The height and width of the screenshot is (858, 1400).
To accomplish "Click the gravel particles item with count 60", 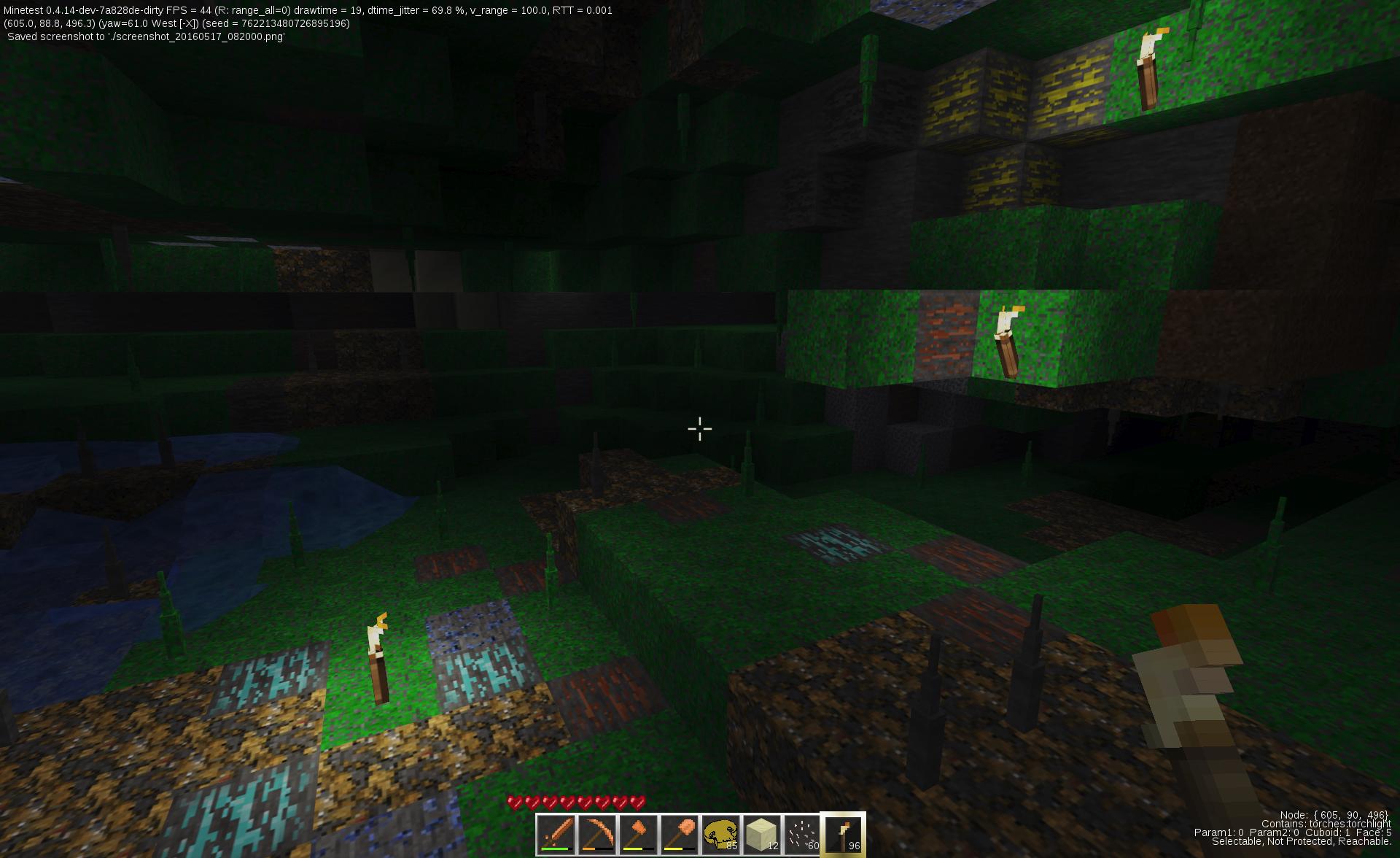I will pyautogui.click(x=801, y=835).
